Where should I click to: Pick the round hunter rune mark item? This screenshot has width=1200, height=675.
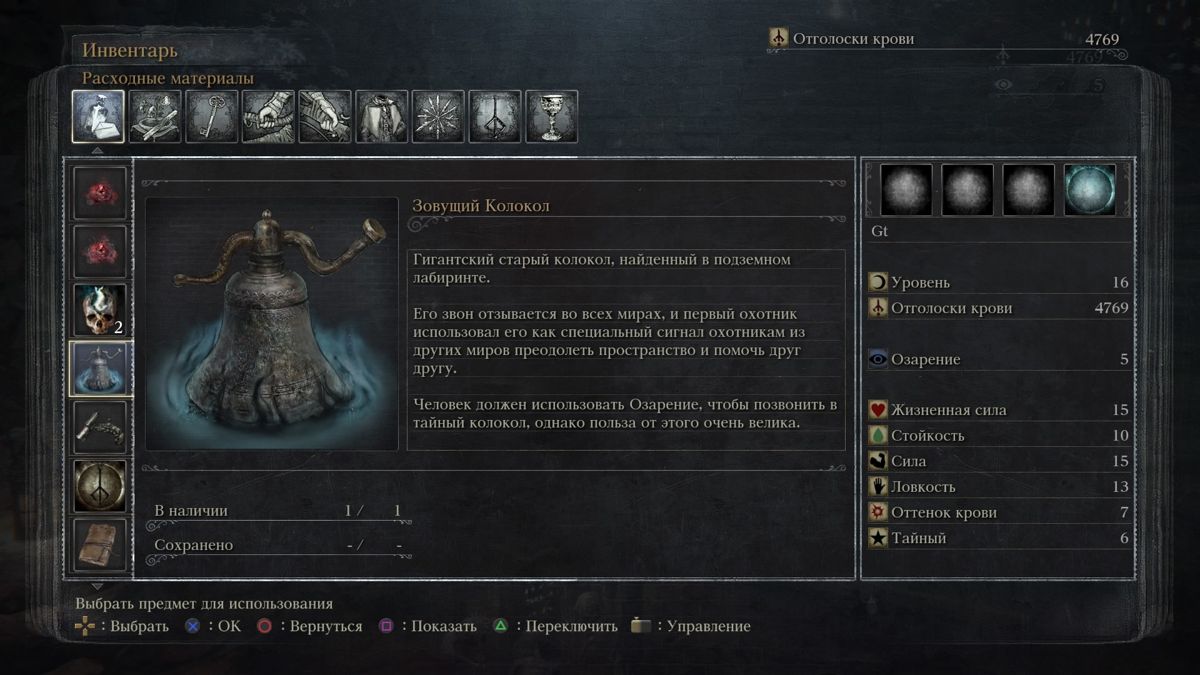[100, 486]
